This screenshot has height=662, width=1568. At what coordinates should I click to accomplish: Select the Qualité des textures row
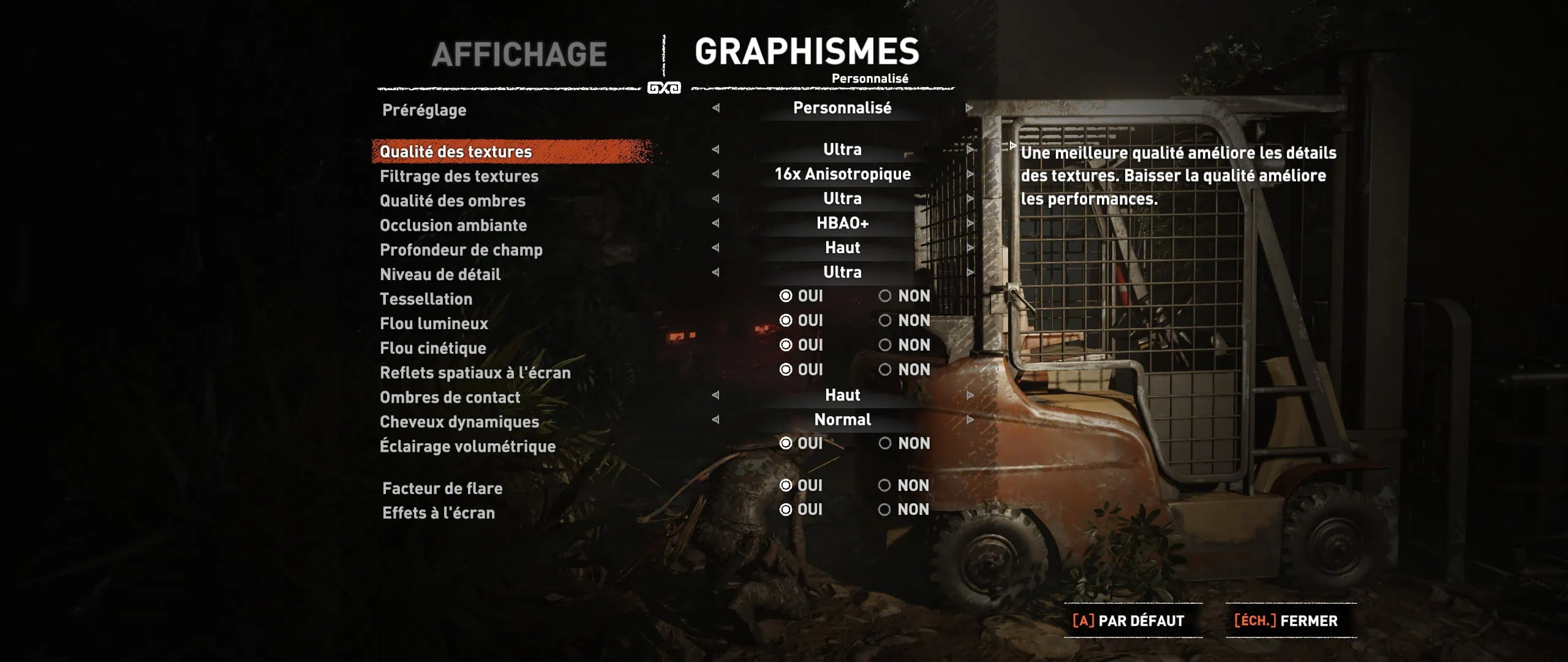pos(456,151)
